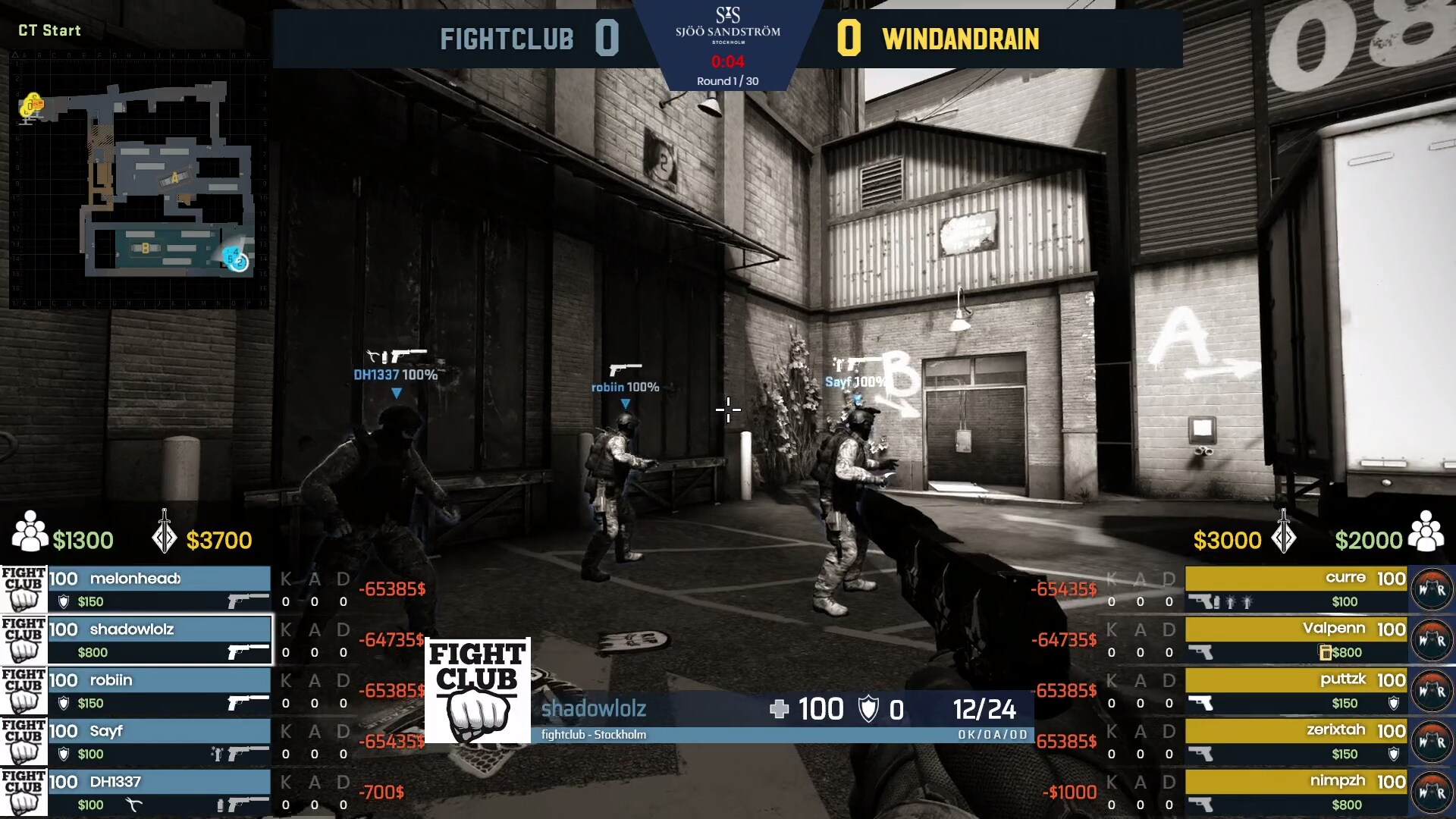Click the WINDANDRAIN team name in scoreboard
The width and height of the screenshot is (1456, 819).
(960, 39)
